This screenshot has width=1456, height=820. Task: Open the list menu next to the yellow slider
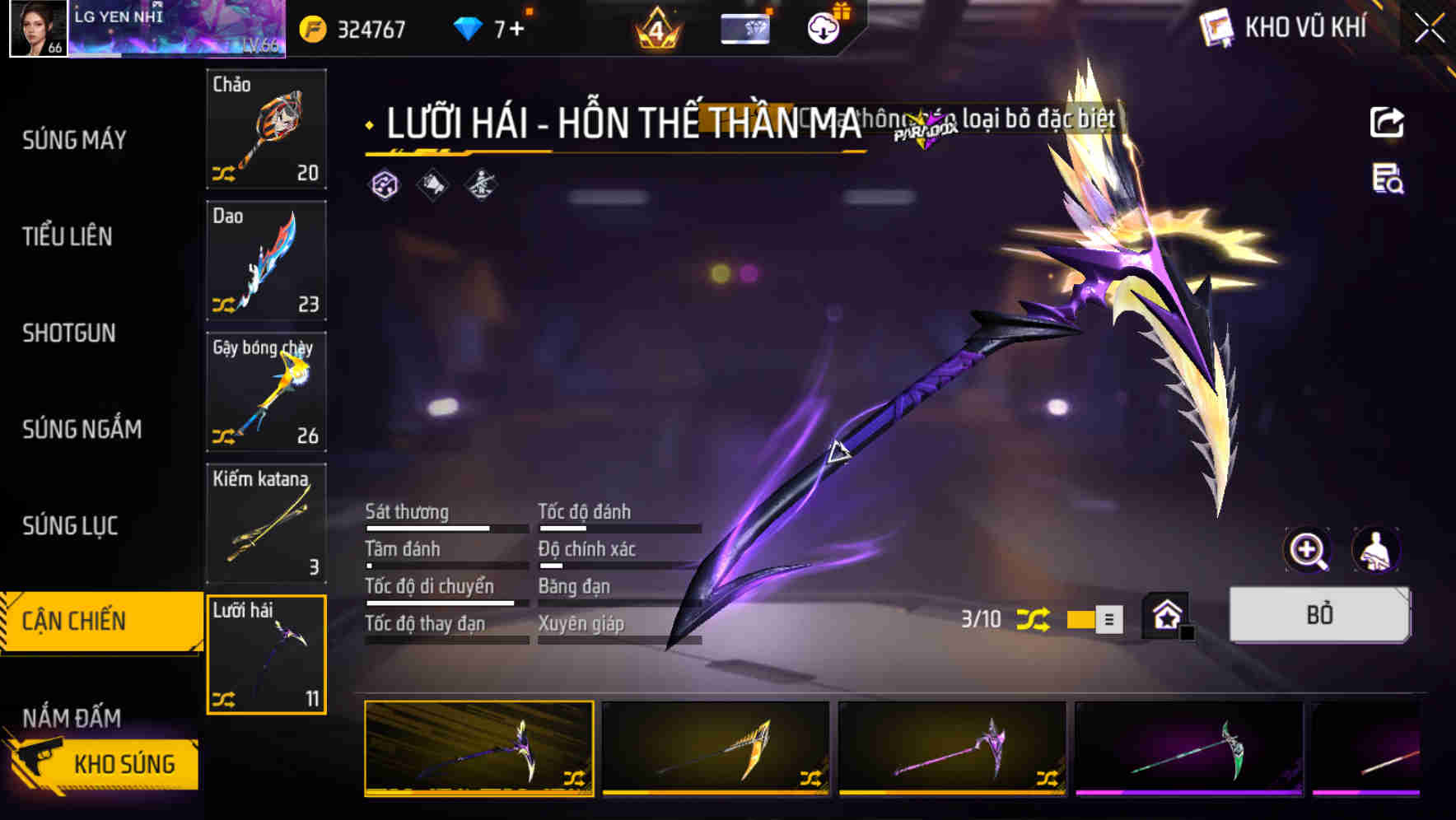[x=1111, y=618]
